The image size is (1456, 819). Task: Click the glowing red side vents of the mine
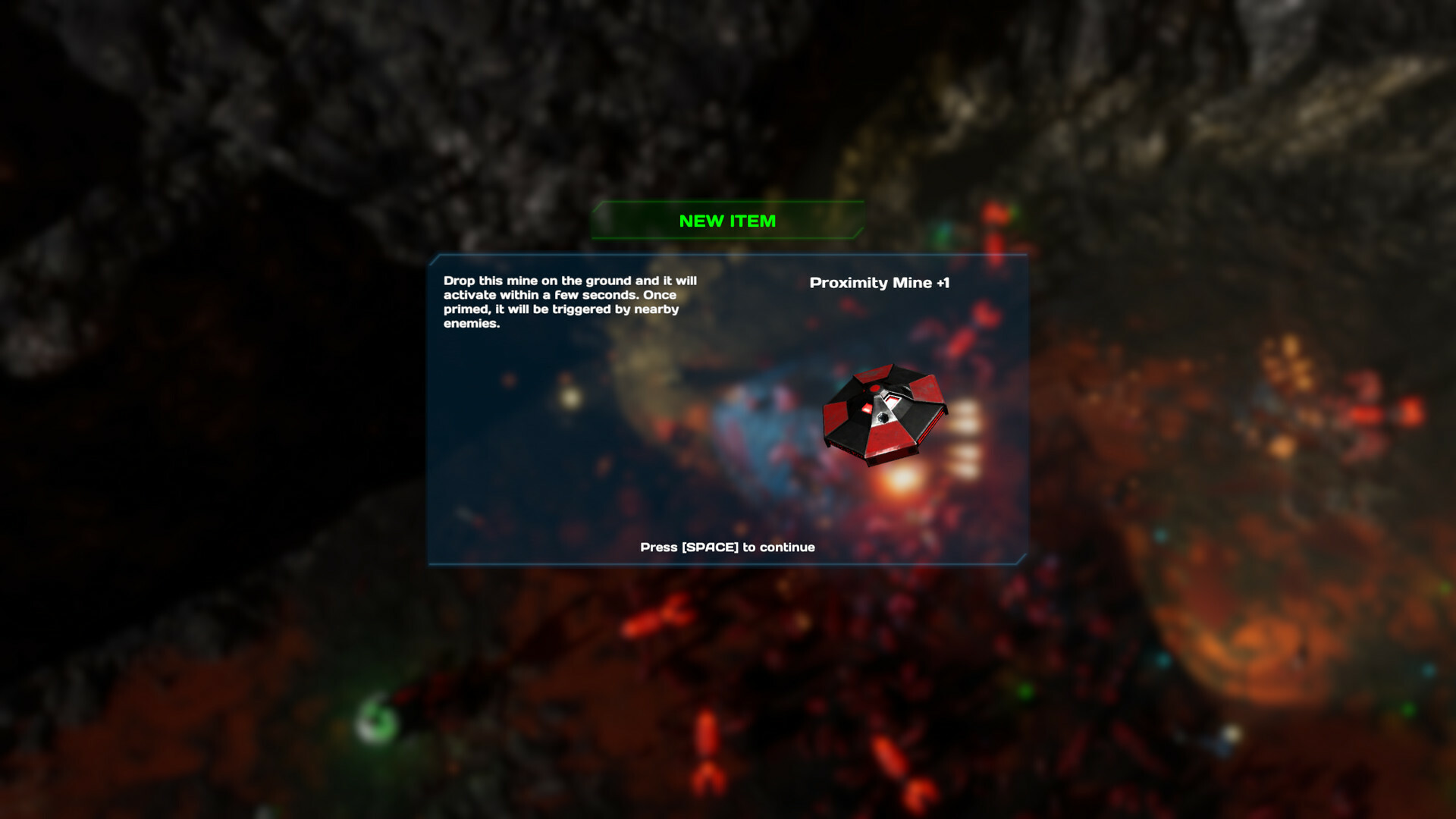(936, 421)
